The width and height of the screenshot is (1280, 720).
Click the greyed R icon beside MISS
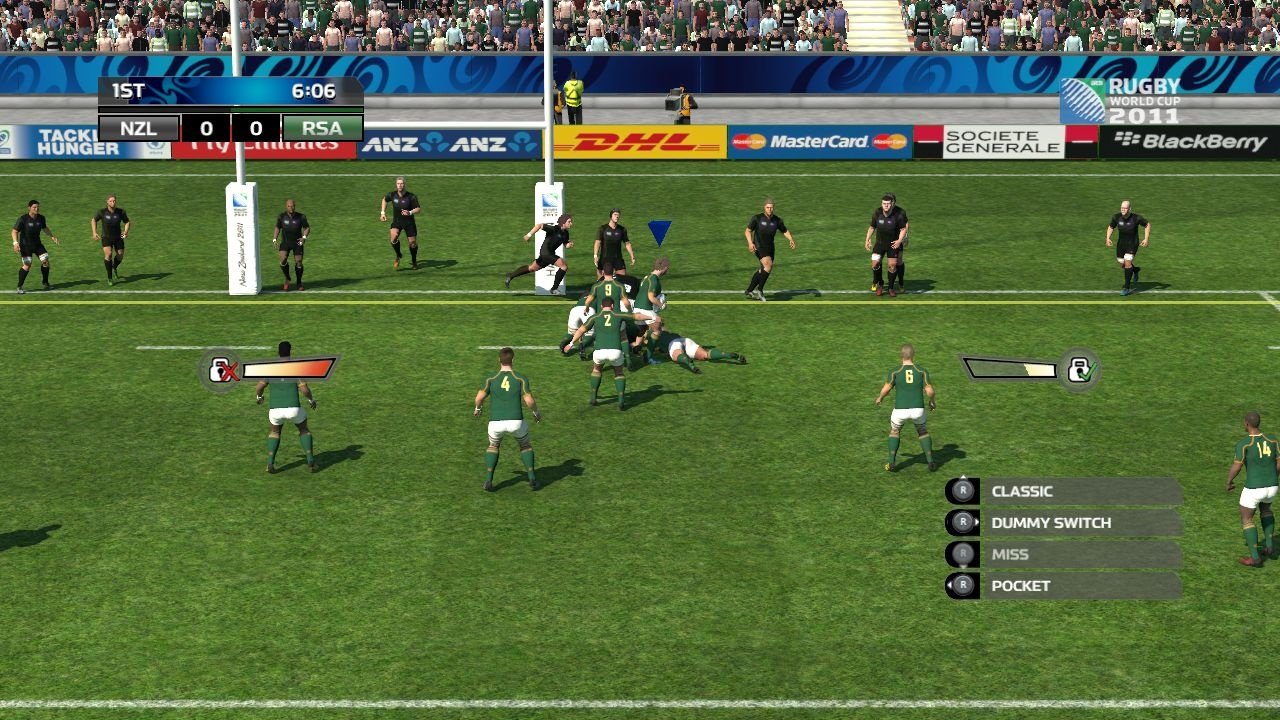963,553
